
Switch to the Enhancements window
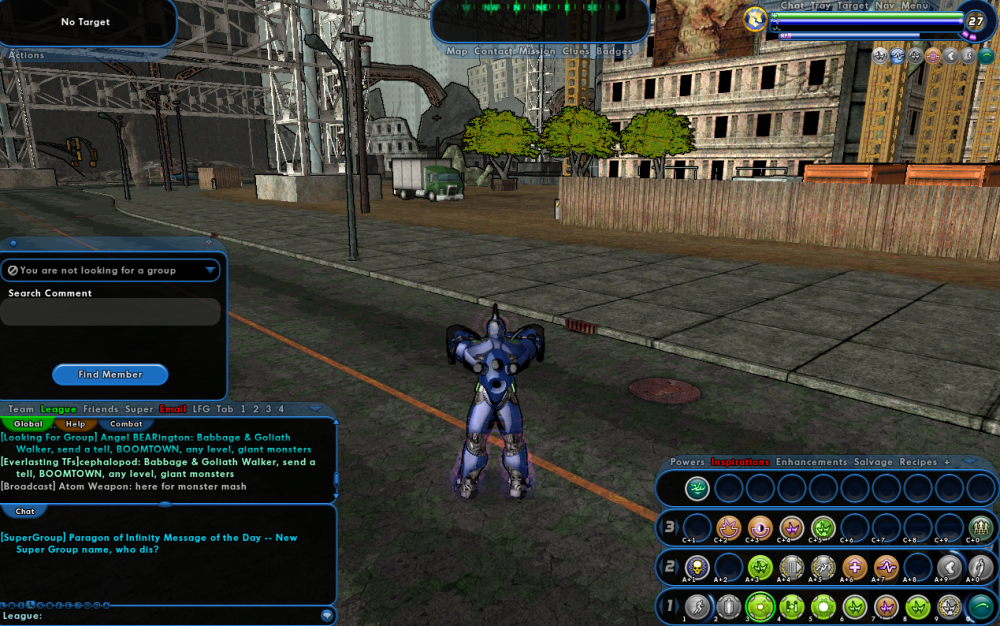click(812, 462)
